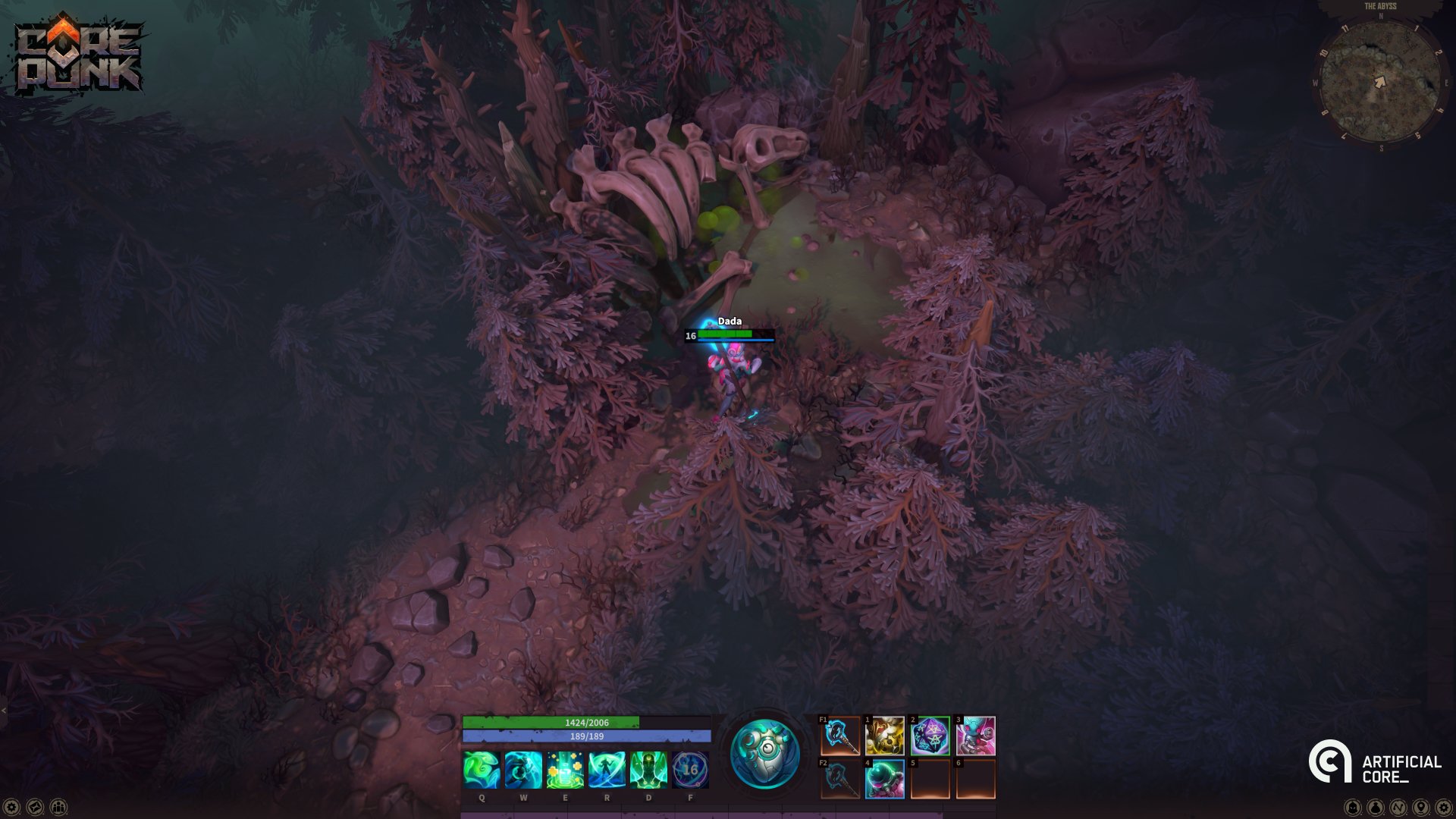The width and height of the screenshot is (1456, 819).
Task: Open the character helmet menu button
Action: (x=1353, y=808)
